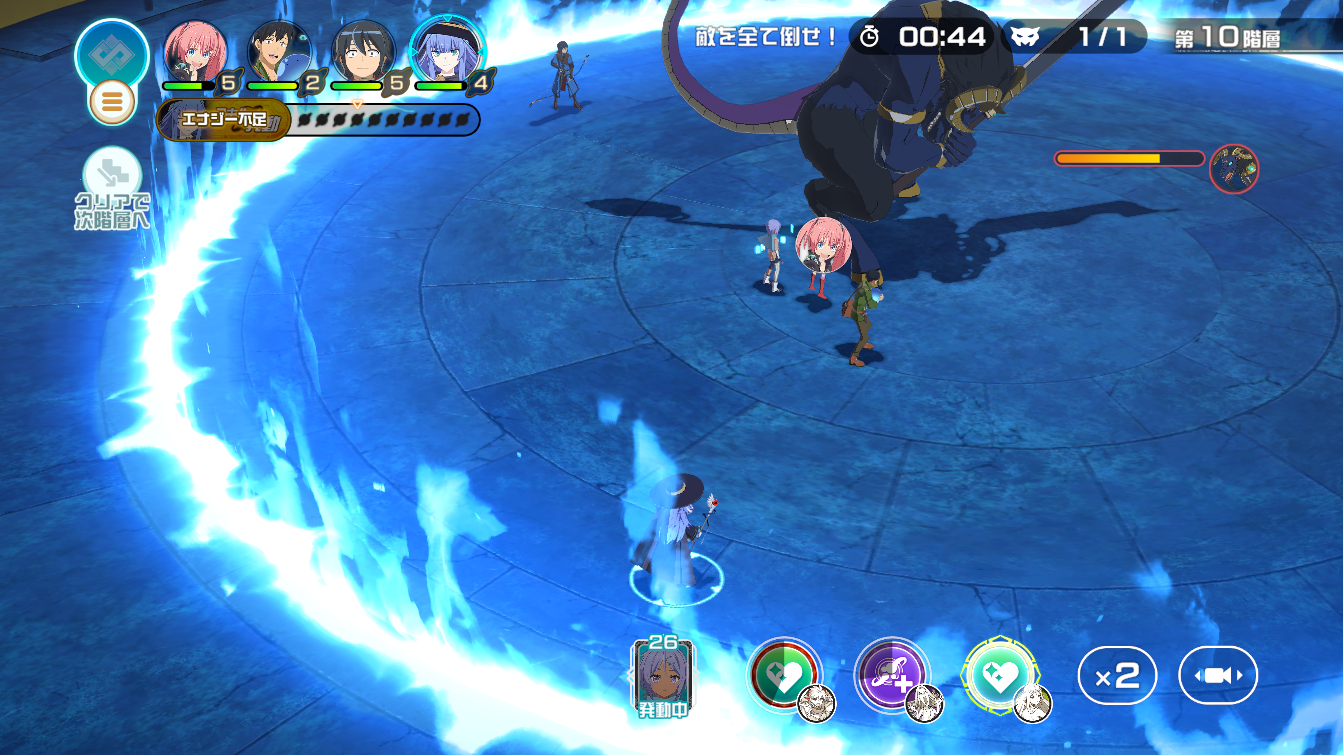The height and width of the screenshot is (755, 1343).
Task: Select the blue-haired girl with hat portrait
Action: pyautogui.click(x=446, y=52)
